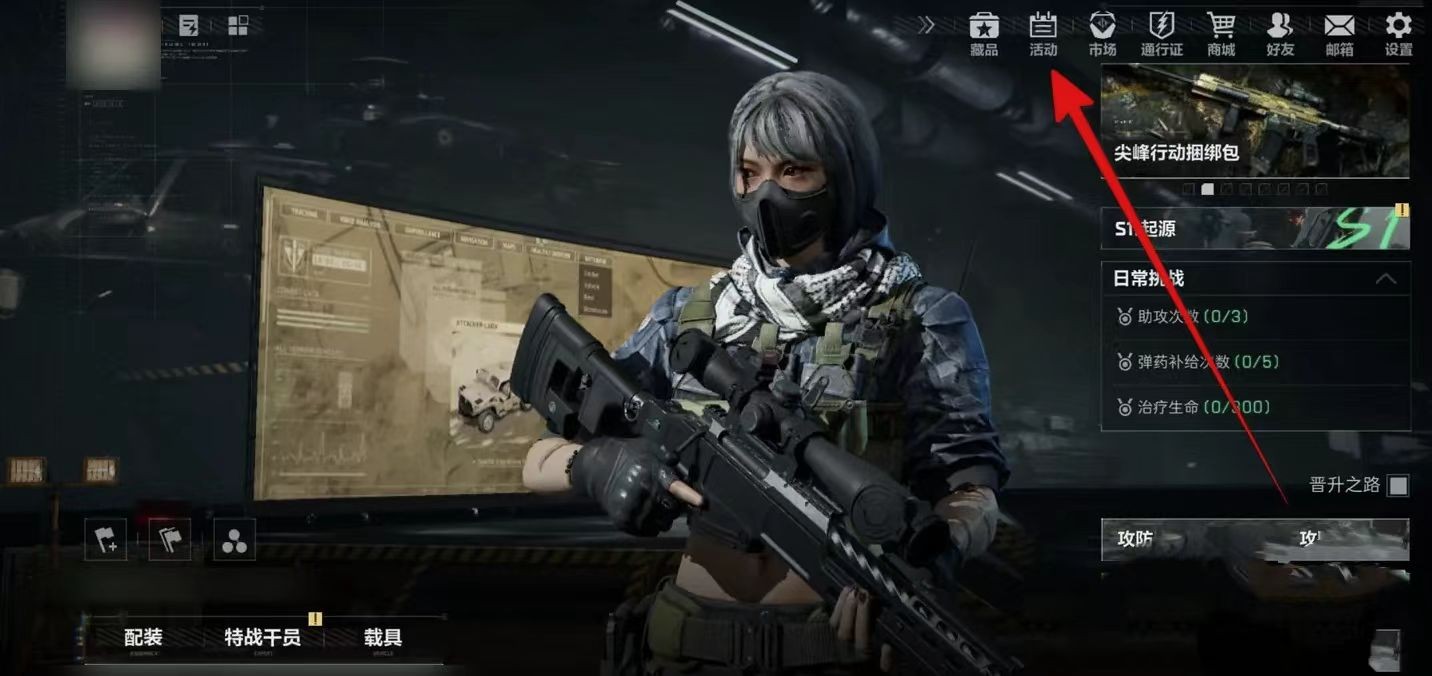Select the 攻防 mode banner
Image resolution: width=1432 pixels, height=676 pixels.
(1255, 540)
